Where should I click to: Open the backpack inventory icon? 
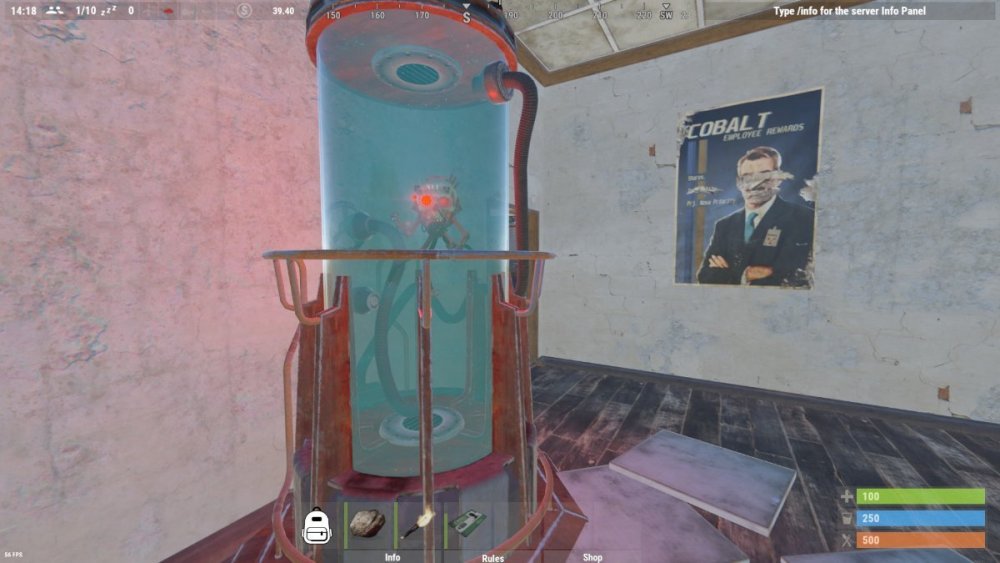[x=317, y=523]
